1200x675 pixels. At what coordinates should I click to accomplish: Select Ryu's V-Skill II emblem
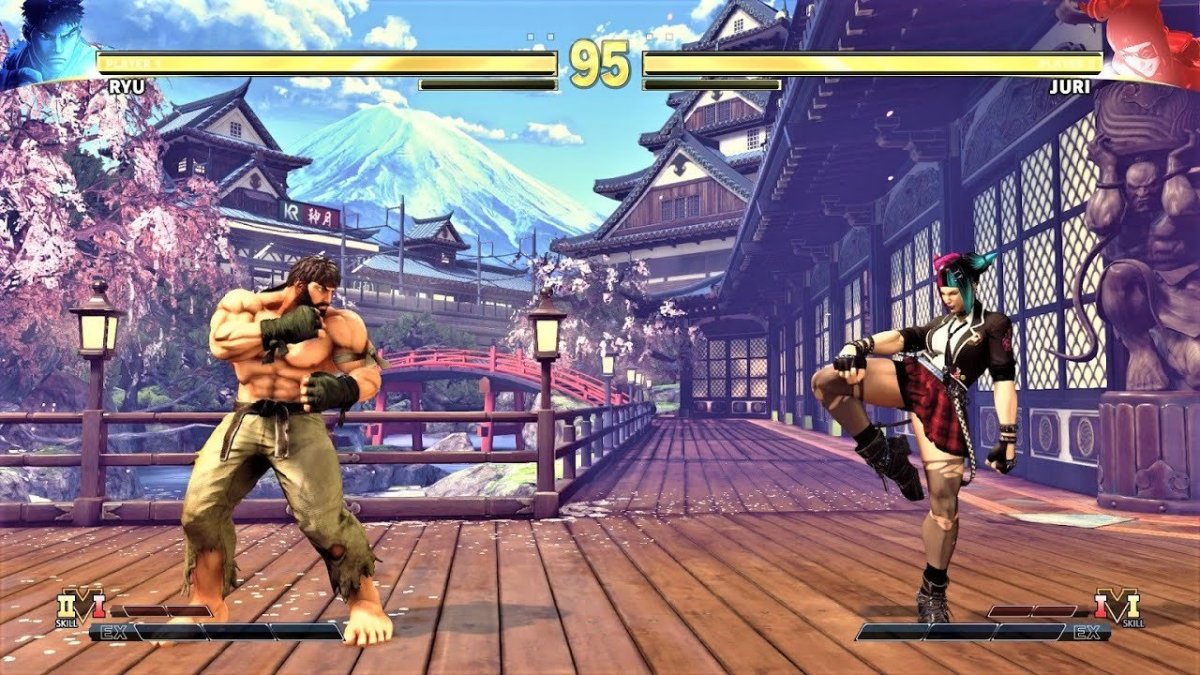point(79,608)
